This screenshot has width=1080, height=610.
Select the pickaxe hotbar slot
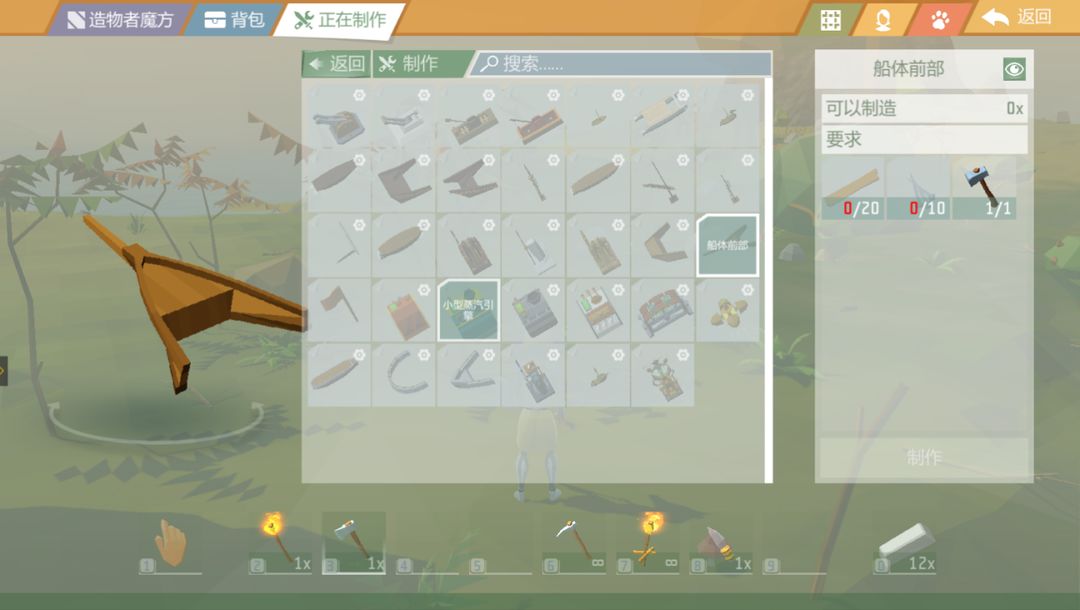[573, 544]
